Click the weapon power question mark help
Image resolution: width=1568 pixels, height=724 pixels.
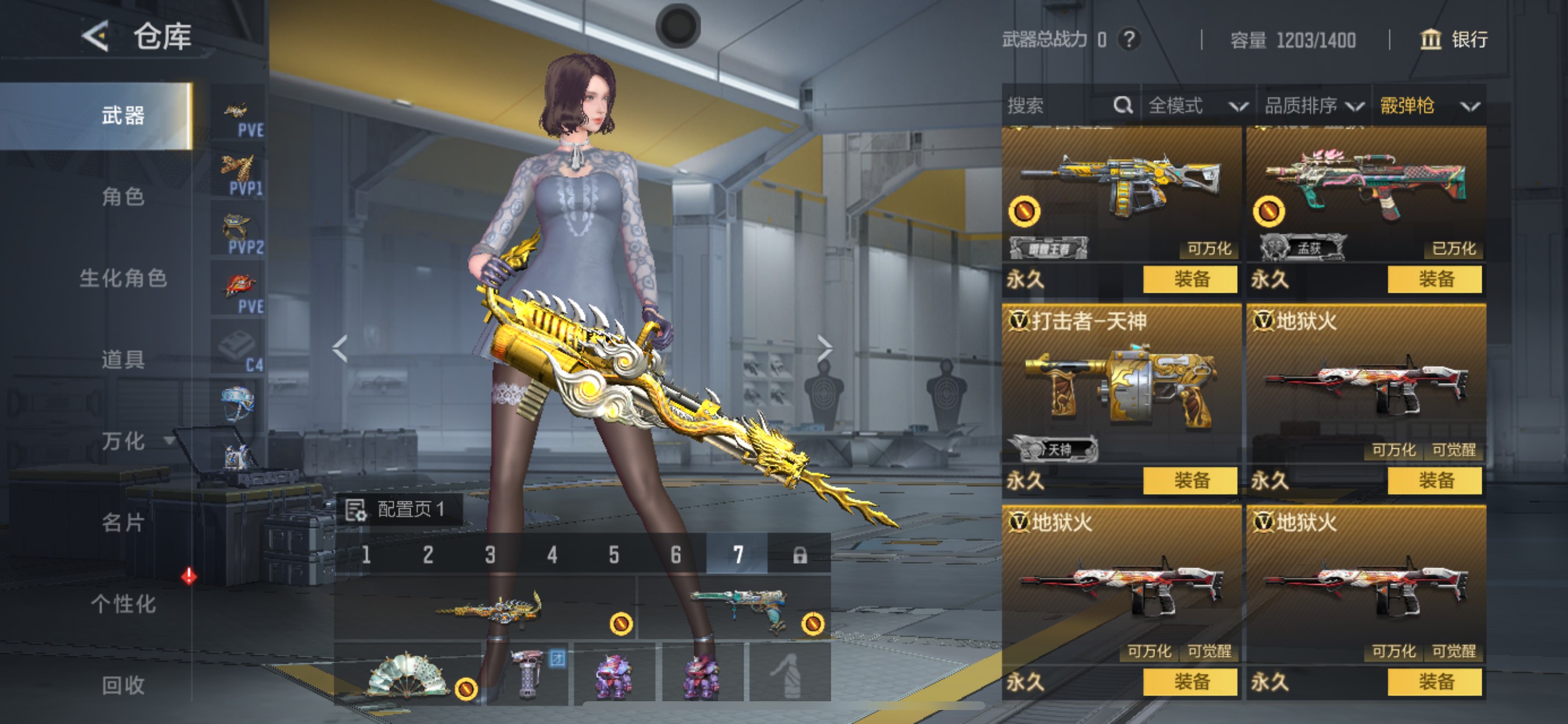click(x=1129, y=40)
